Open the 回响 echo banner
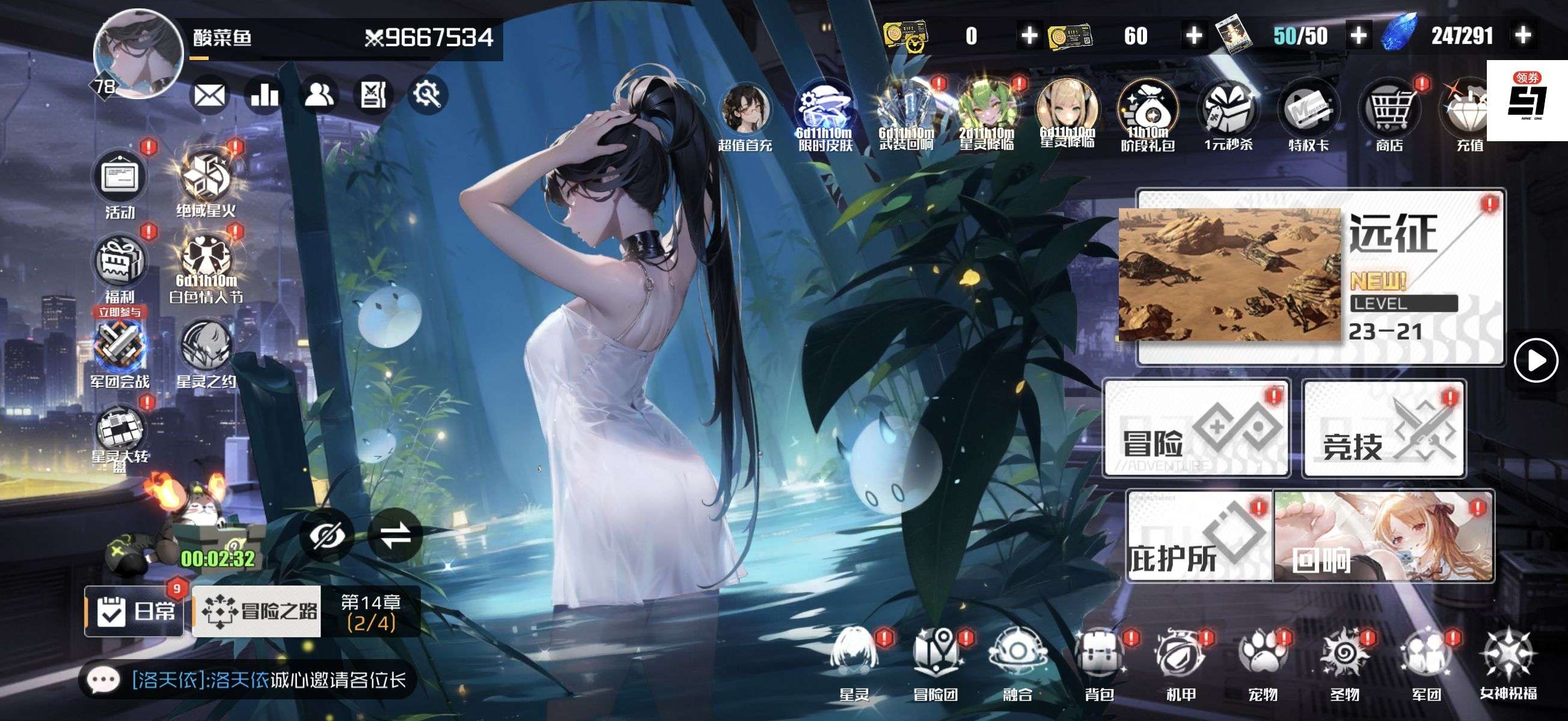The height and width of the screenshot is (721, 1568). [1383, 537]
